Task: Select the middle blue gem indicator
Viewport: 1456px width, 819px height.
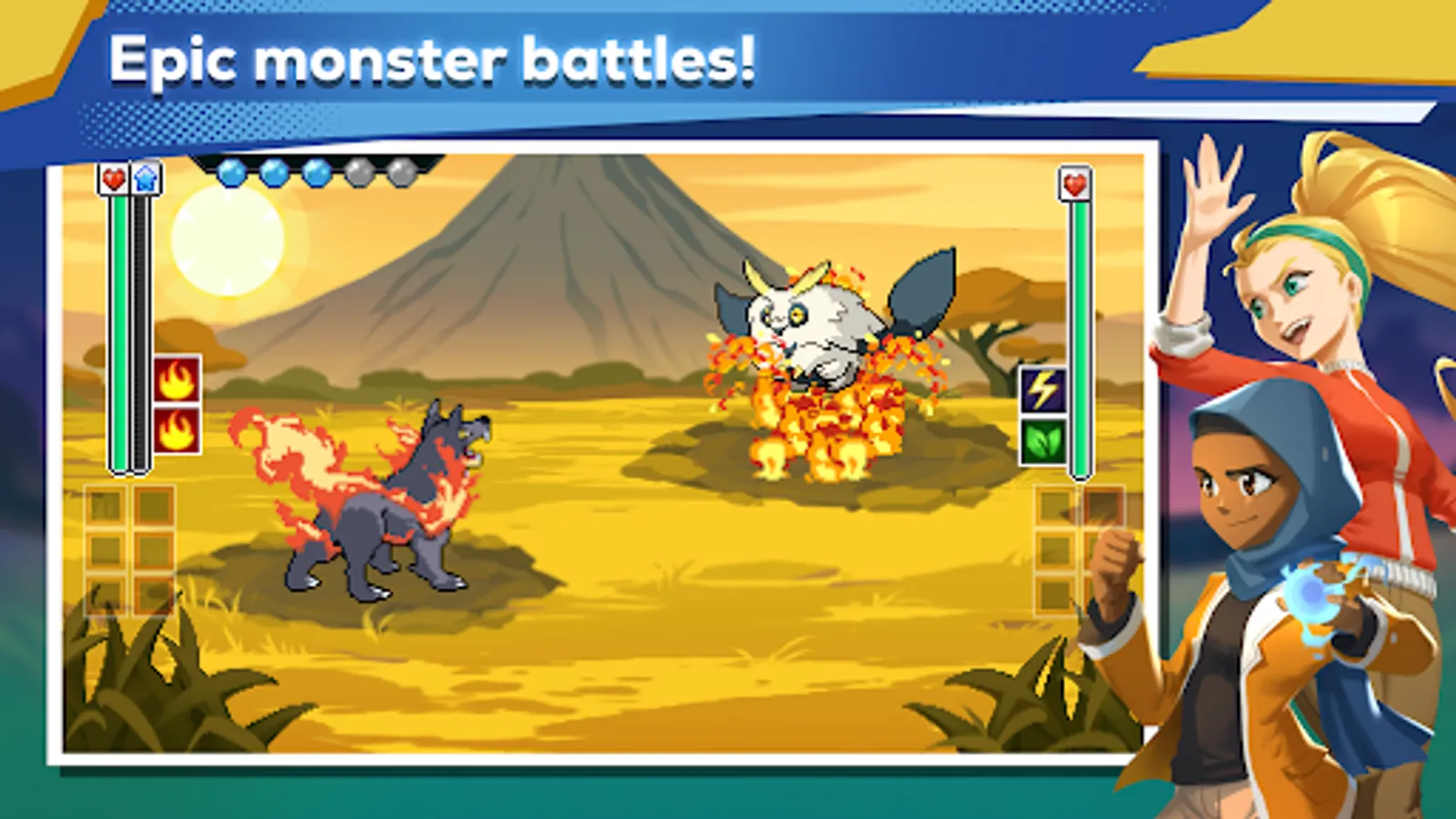Action: [x=275, y=173]
